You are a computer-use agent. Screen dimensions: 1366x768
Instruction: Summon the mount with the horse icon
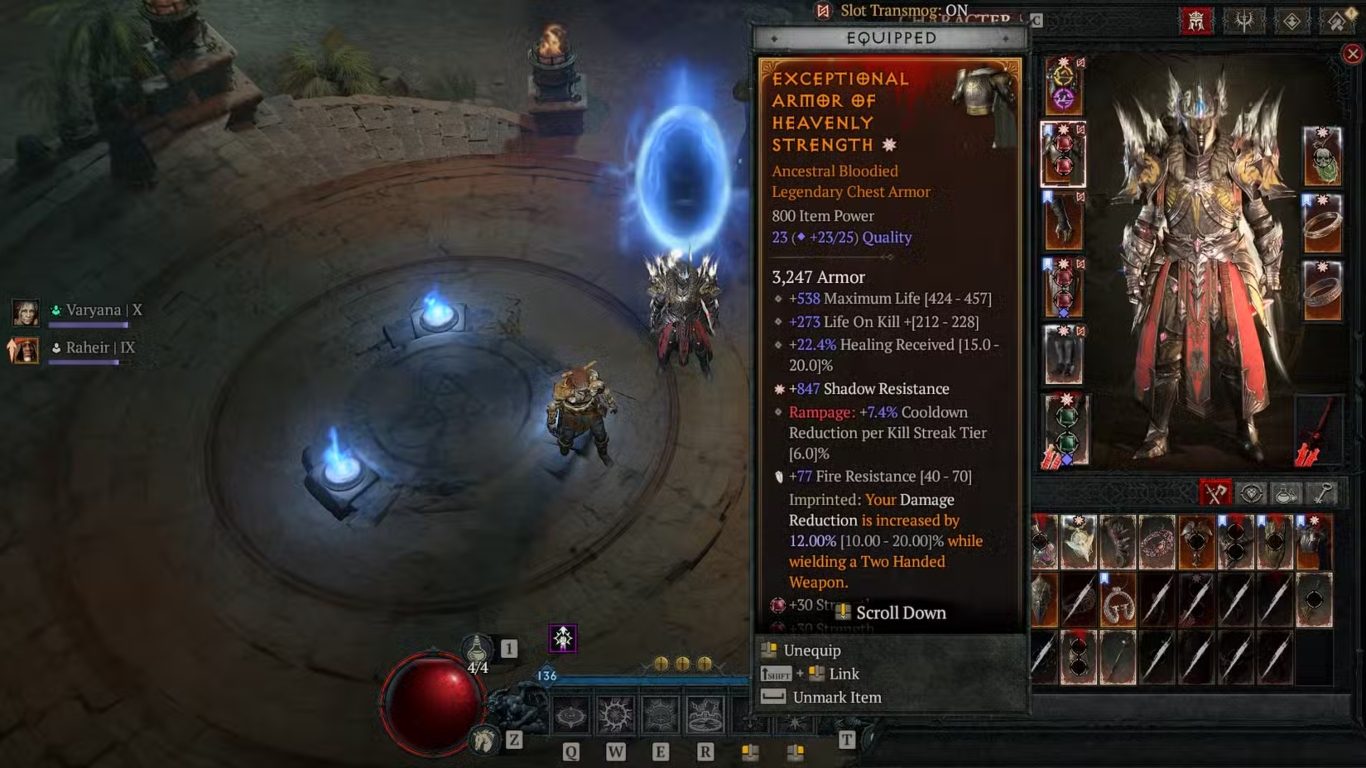click(485, 740)
